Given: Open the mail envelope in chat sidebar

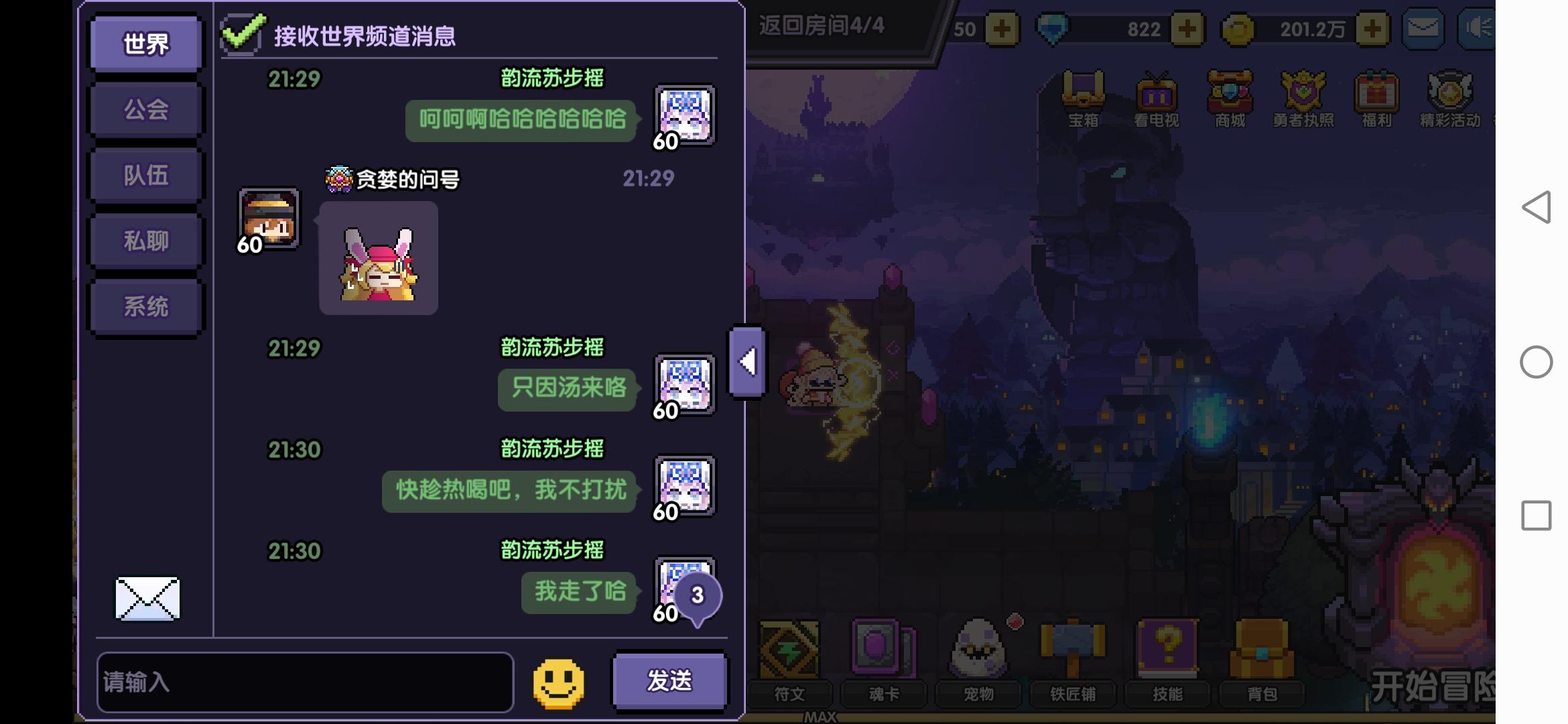Looking at the screenshot, I should [146, 599].
